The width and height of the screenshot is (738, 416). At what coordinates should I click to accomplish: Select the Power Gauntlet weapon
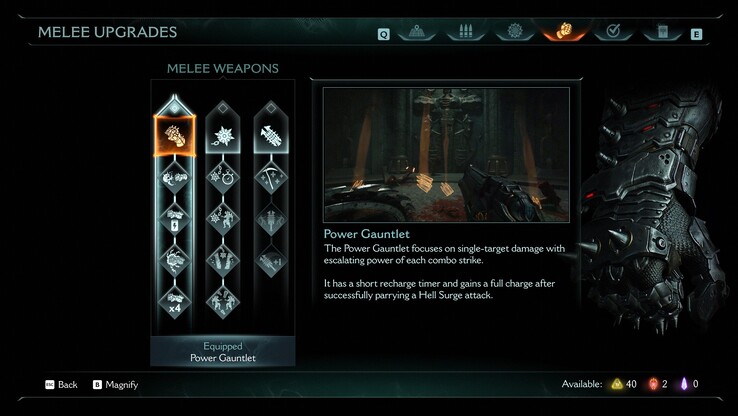(x=173, y=134)
